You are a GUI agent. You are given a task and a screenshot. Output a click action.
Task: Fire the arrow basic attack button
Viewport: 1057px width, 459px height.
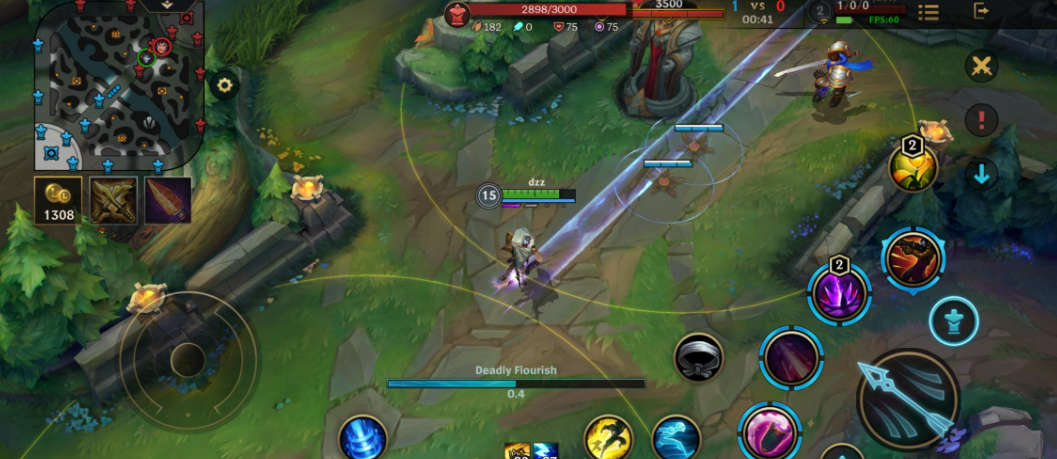[908, 399]
